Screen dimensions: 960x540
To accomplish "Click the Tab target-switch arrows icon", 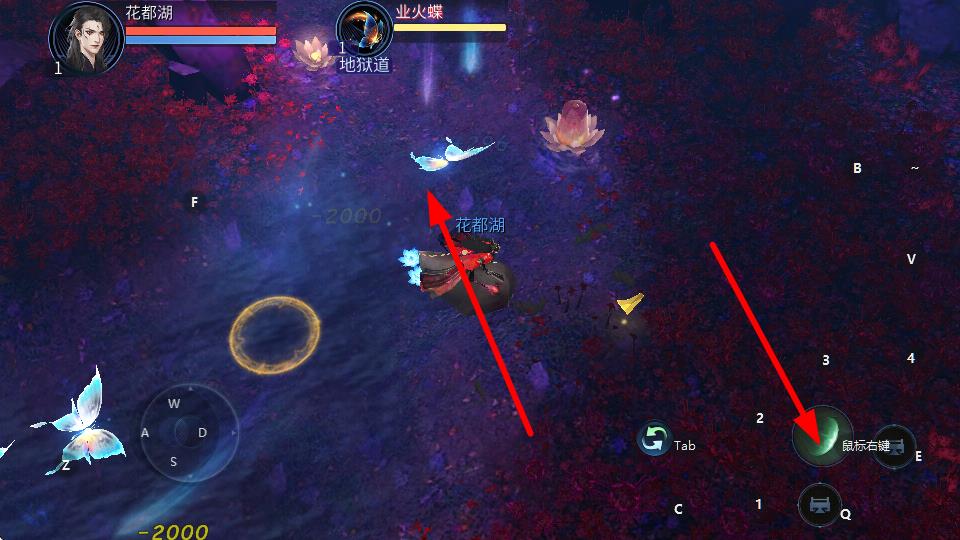I will click(x=654, y=440).
